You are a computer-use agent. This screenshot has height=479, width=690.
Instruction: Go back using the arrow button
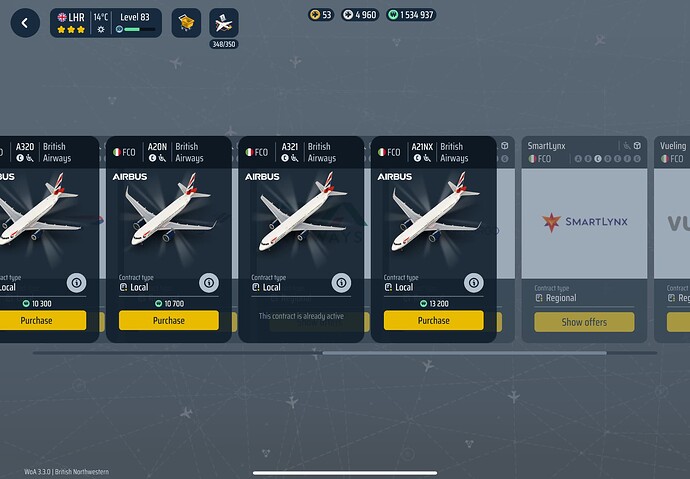click(25, 23)
